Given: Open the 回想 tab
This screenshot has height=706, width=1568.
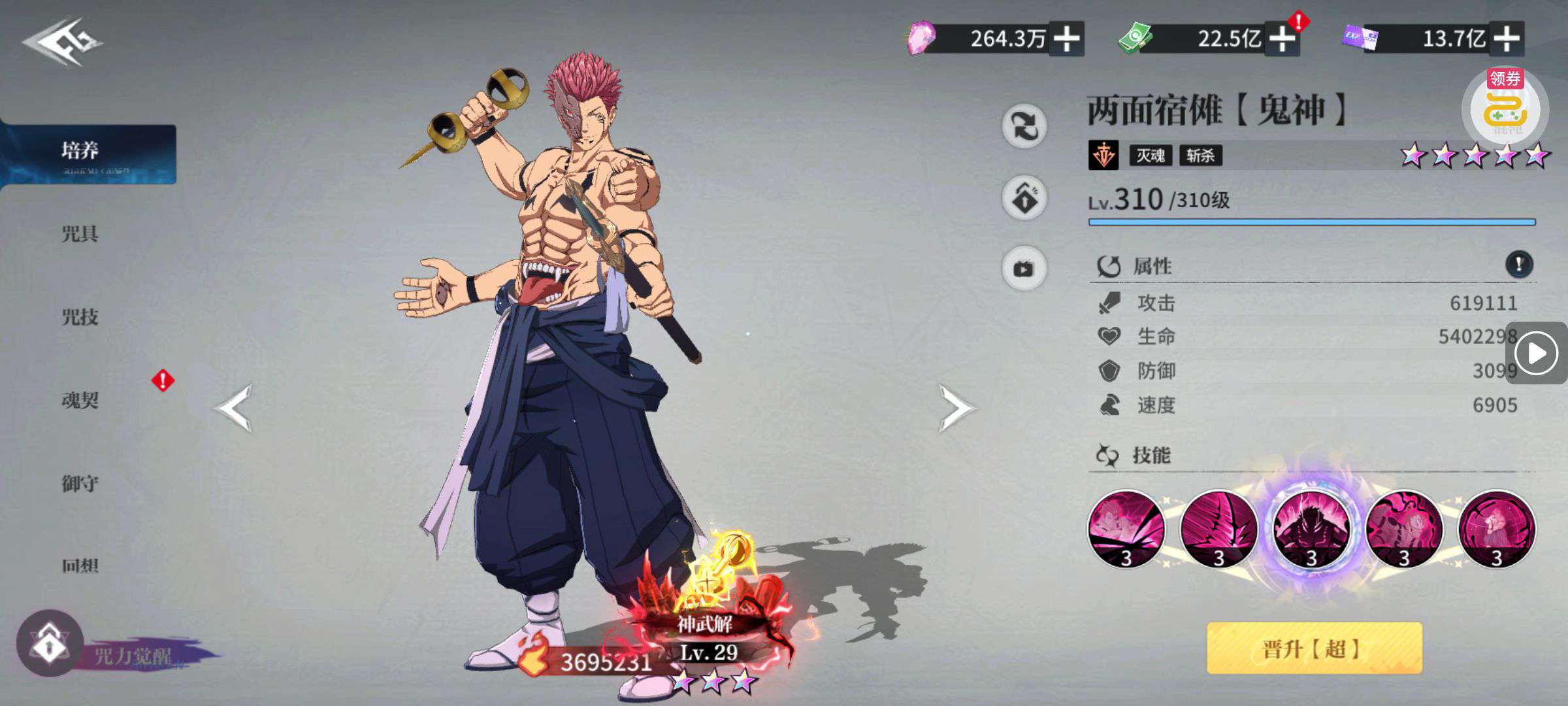Looking at the screenshot, I should click(80, 566).
